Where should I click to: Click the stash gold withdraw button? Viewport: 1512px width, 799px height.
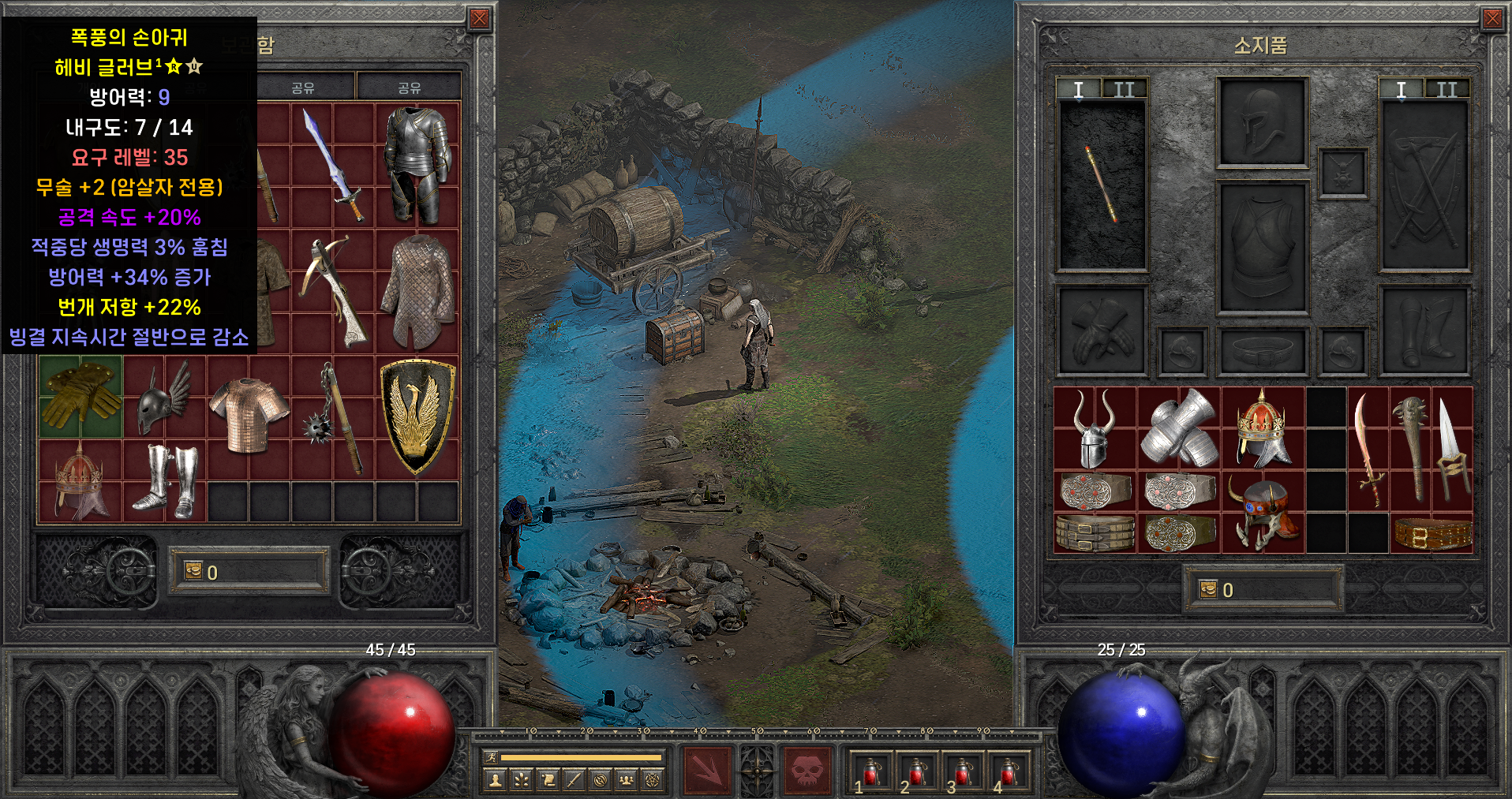193,570
